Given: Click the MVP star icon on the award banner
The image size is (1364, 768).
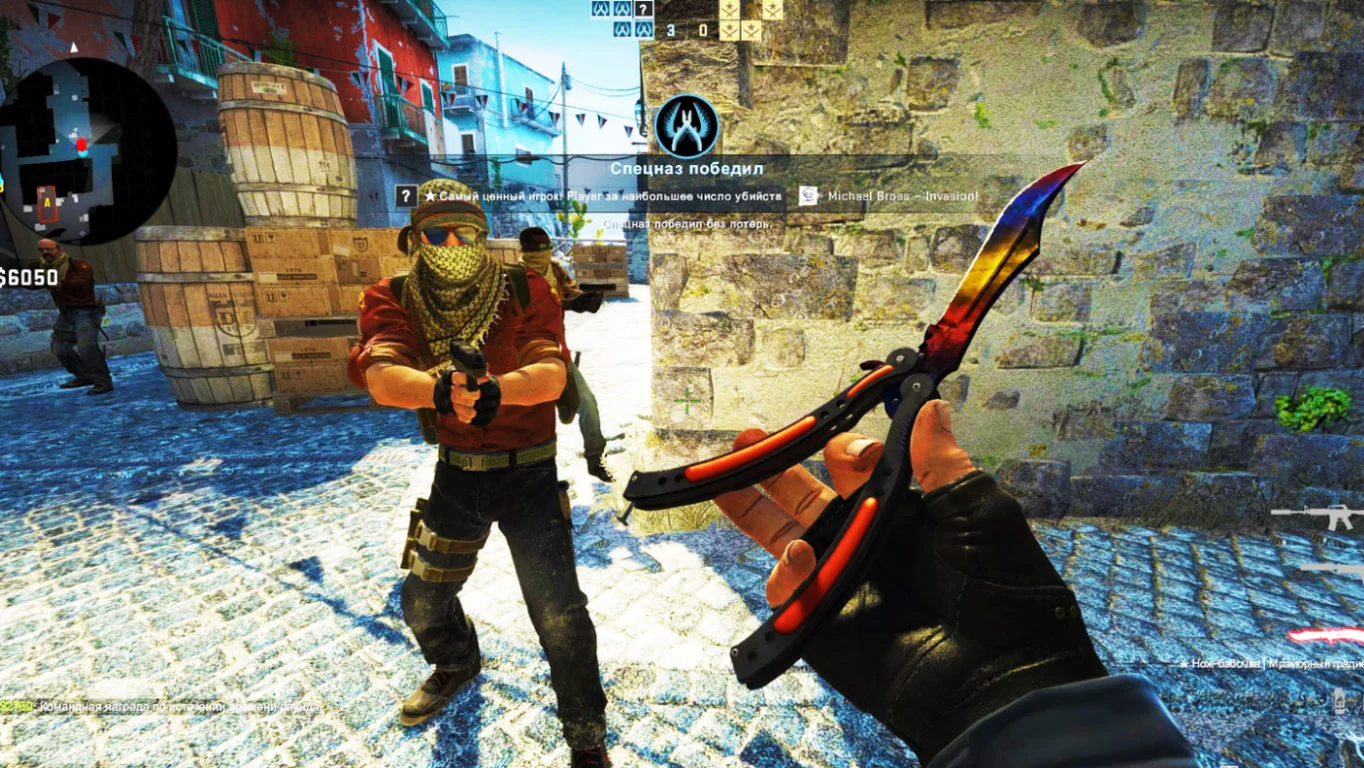Looking at the screenshot, I should click(432, 196).
